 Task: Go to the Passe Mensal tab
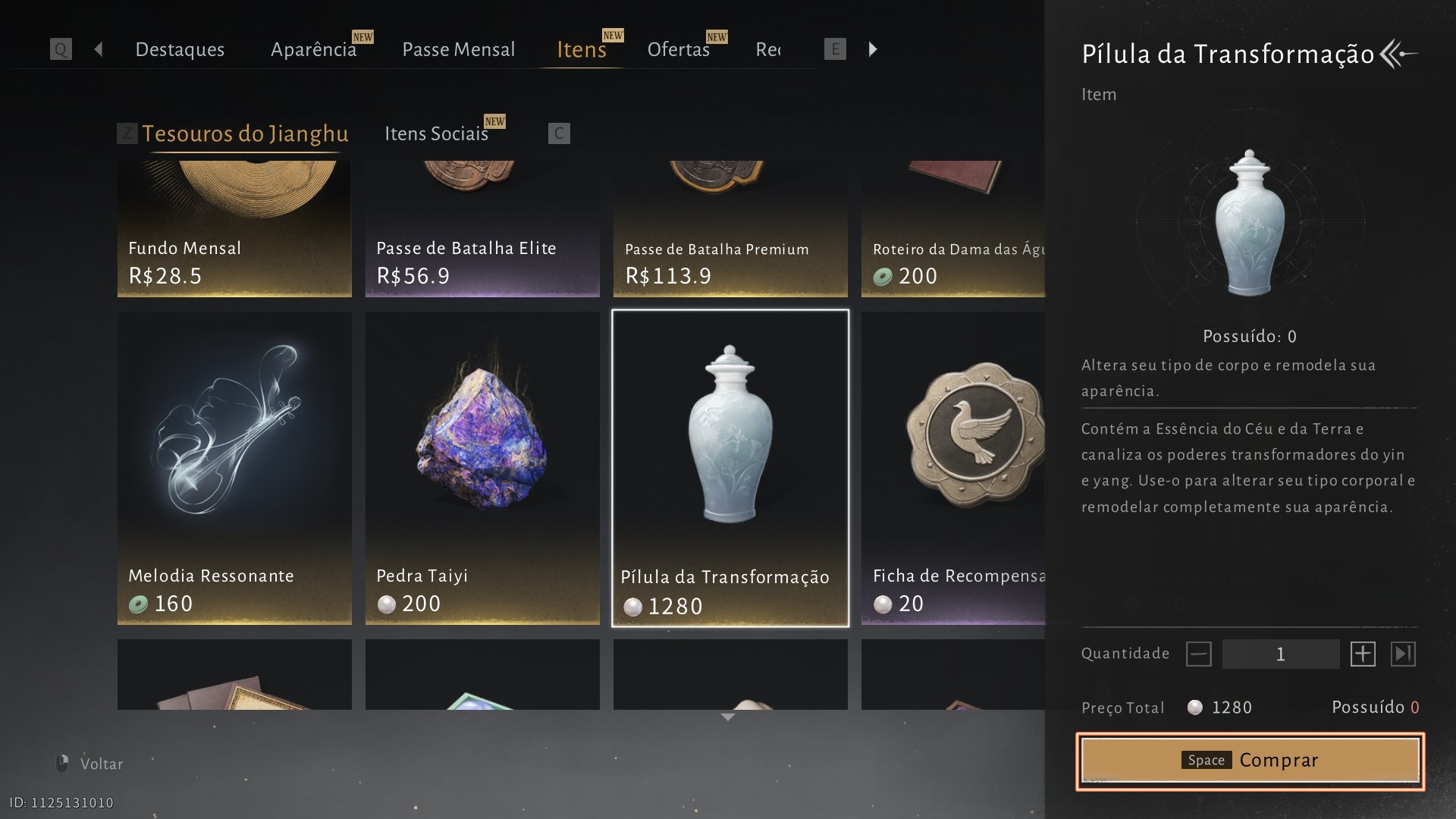(458, 49)
